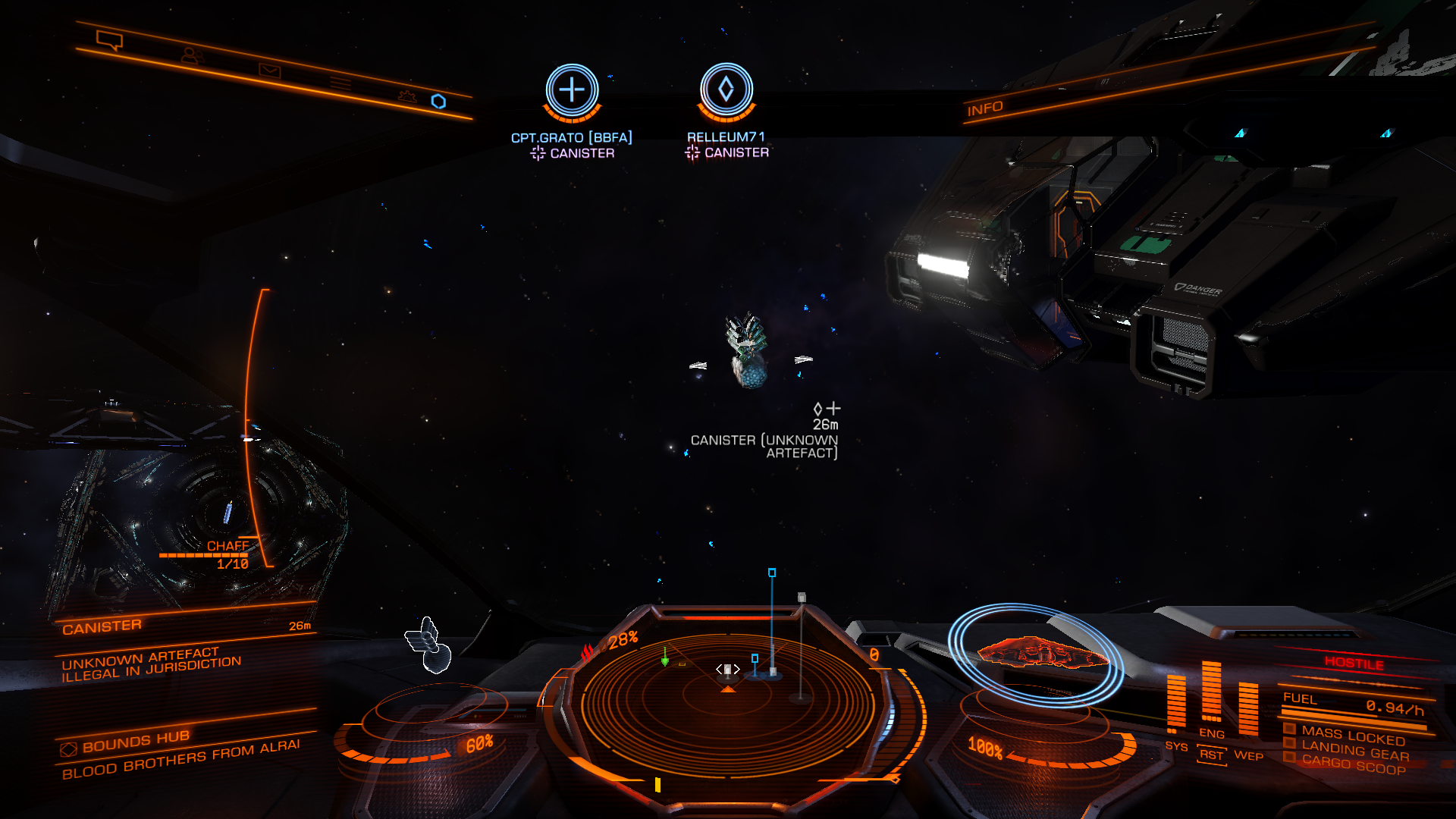Select RELLEUM71 ship marker
Image resolution: width=1456 pixels, height=819 pixels.
726,90
